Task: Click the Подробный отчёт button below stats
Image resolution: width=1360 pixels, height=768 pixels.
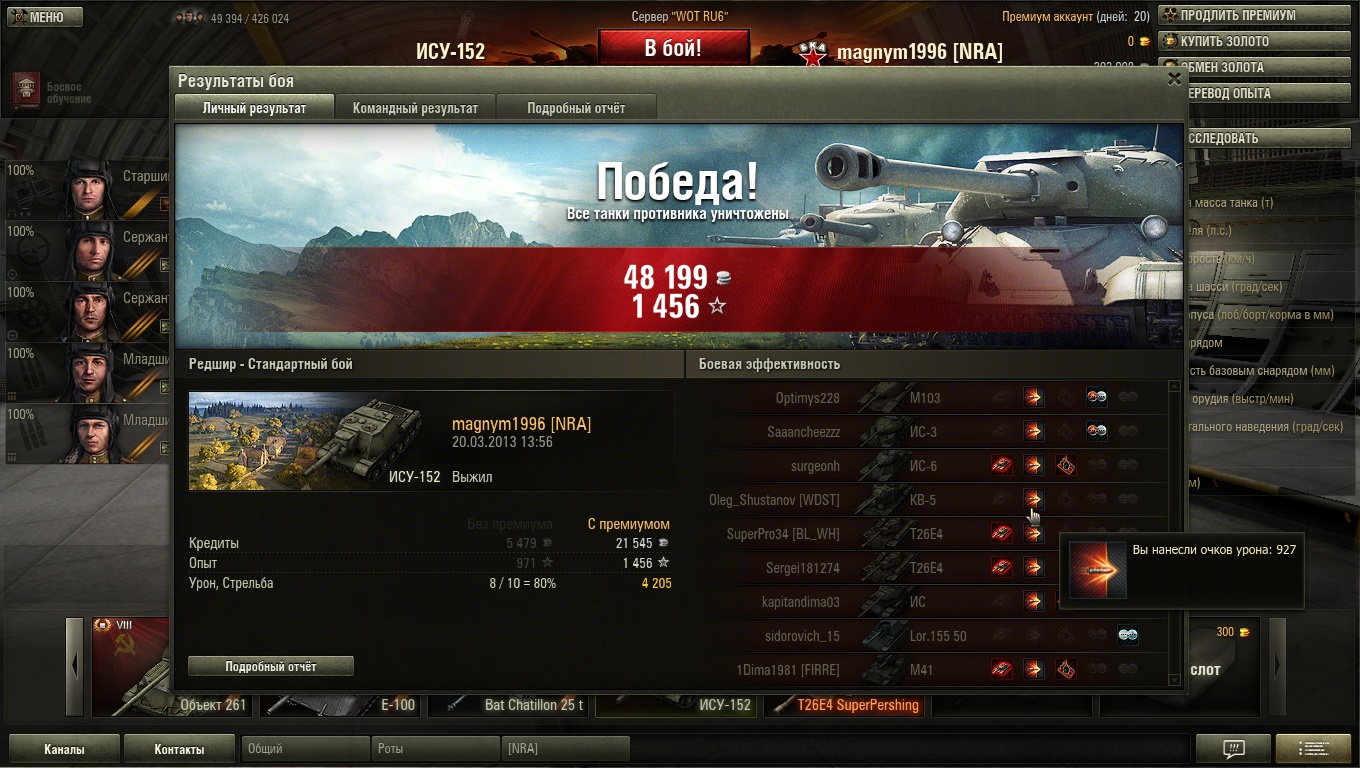Action: (271, 666)
